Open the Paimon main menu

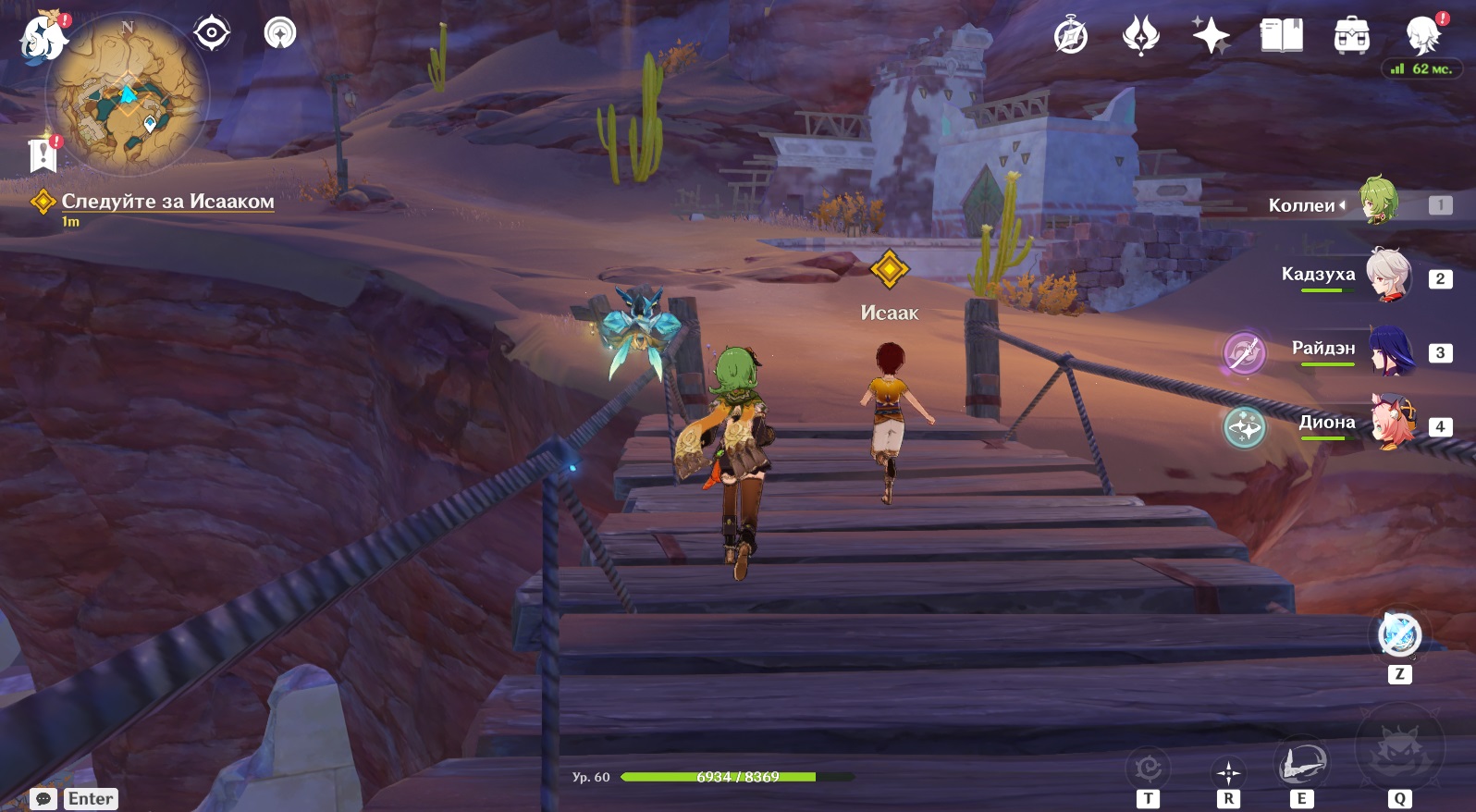(43, 39)
